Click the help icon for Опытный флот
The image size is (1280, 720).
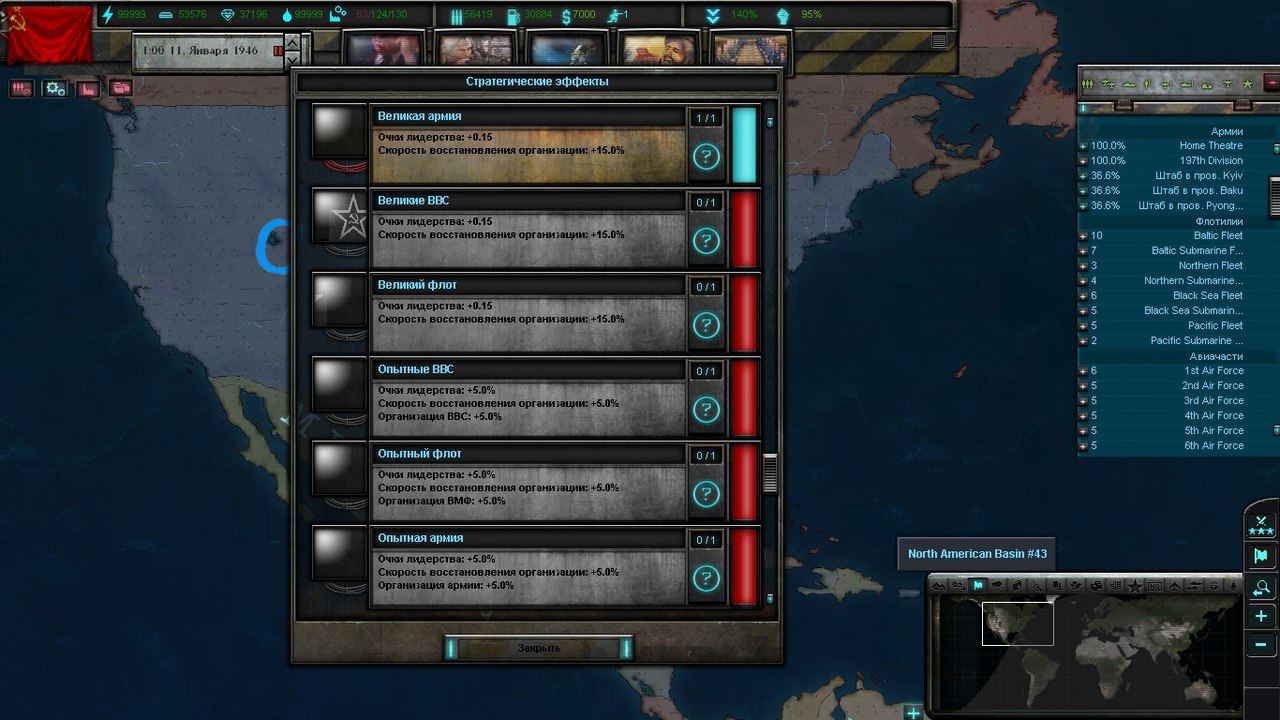tap(706, 494)
